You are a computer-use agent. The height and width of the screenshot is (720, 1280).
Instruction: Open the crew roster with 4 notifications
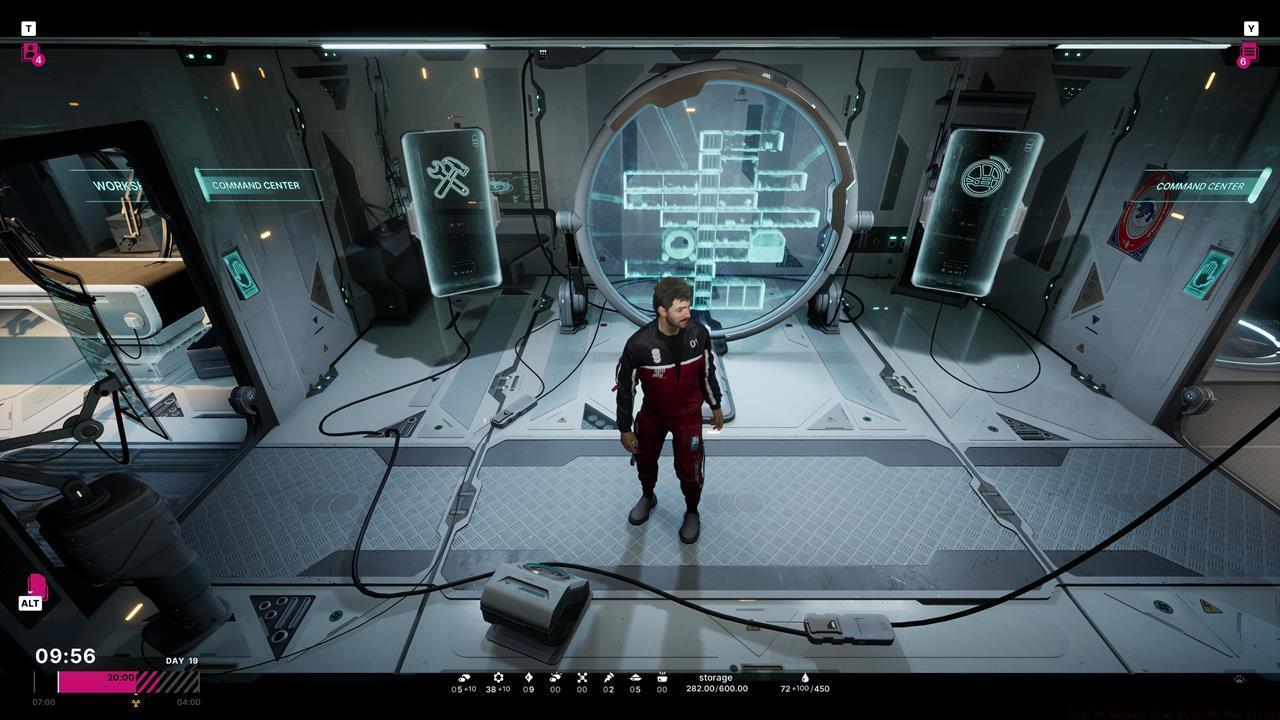pos(30,54)
